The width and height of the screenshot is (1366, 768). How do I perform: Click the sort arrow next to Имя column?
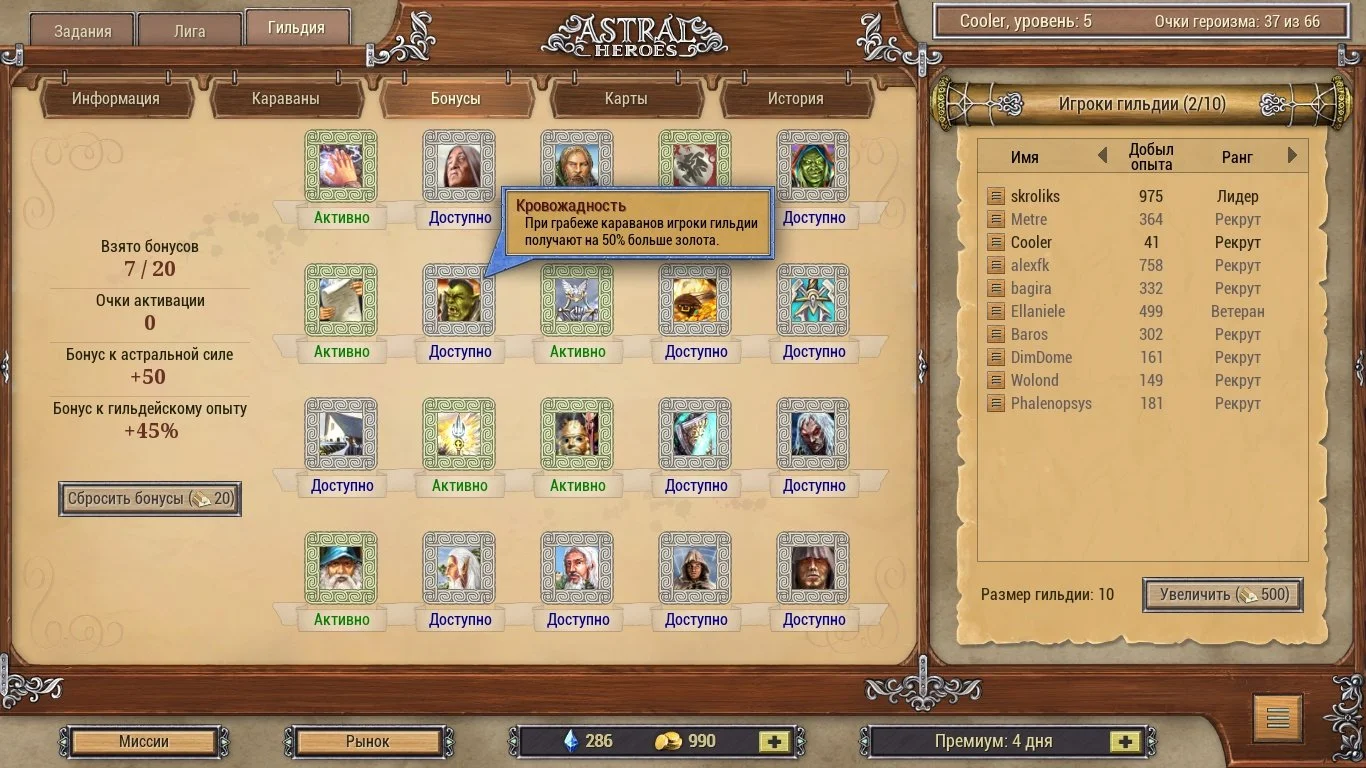tap(1101, 156)
